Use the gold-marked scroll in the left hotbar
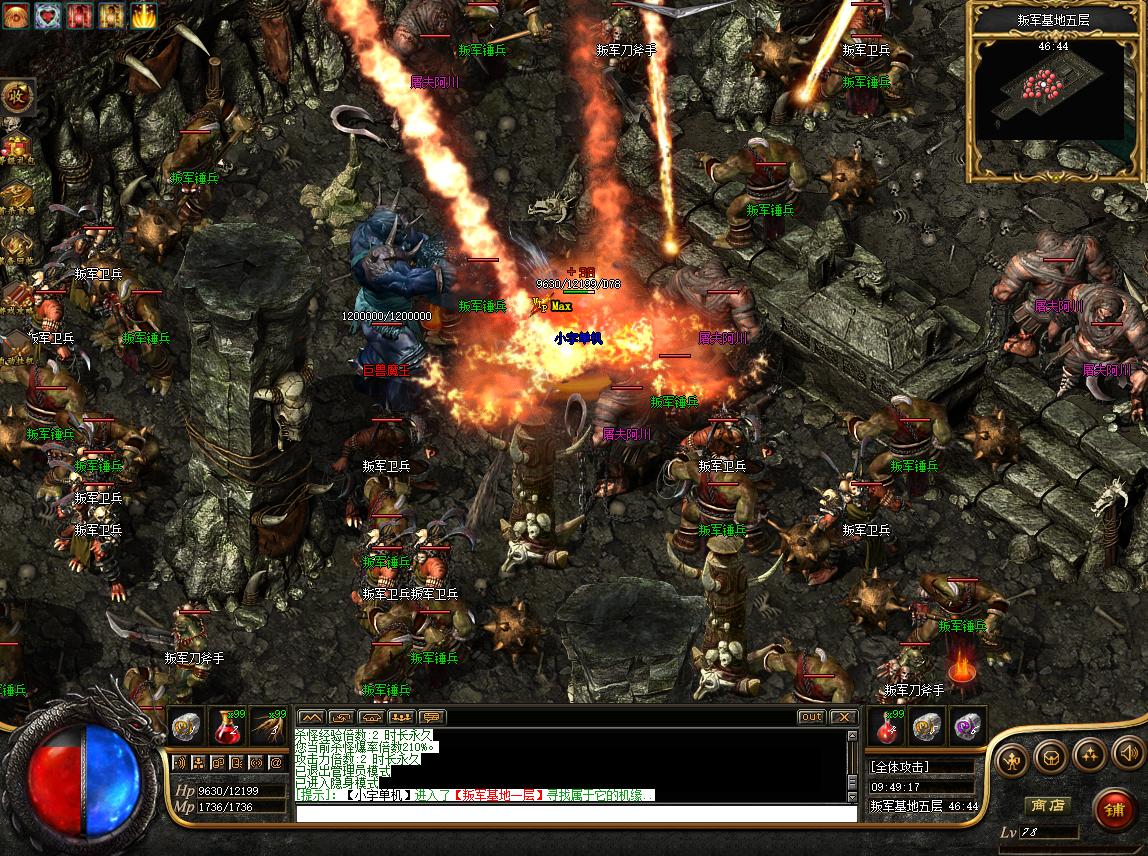This screenshot has width=1148, height=856. tap(187, 727)
